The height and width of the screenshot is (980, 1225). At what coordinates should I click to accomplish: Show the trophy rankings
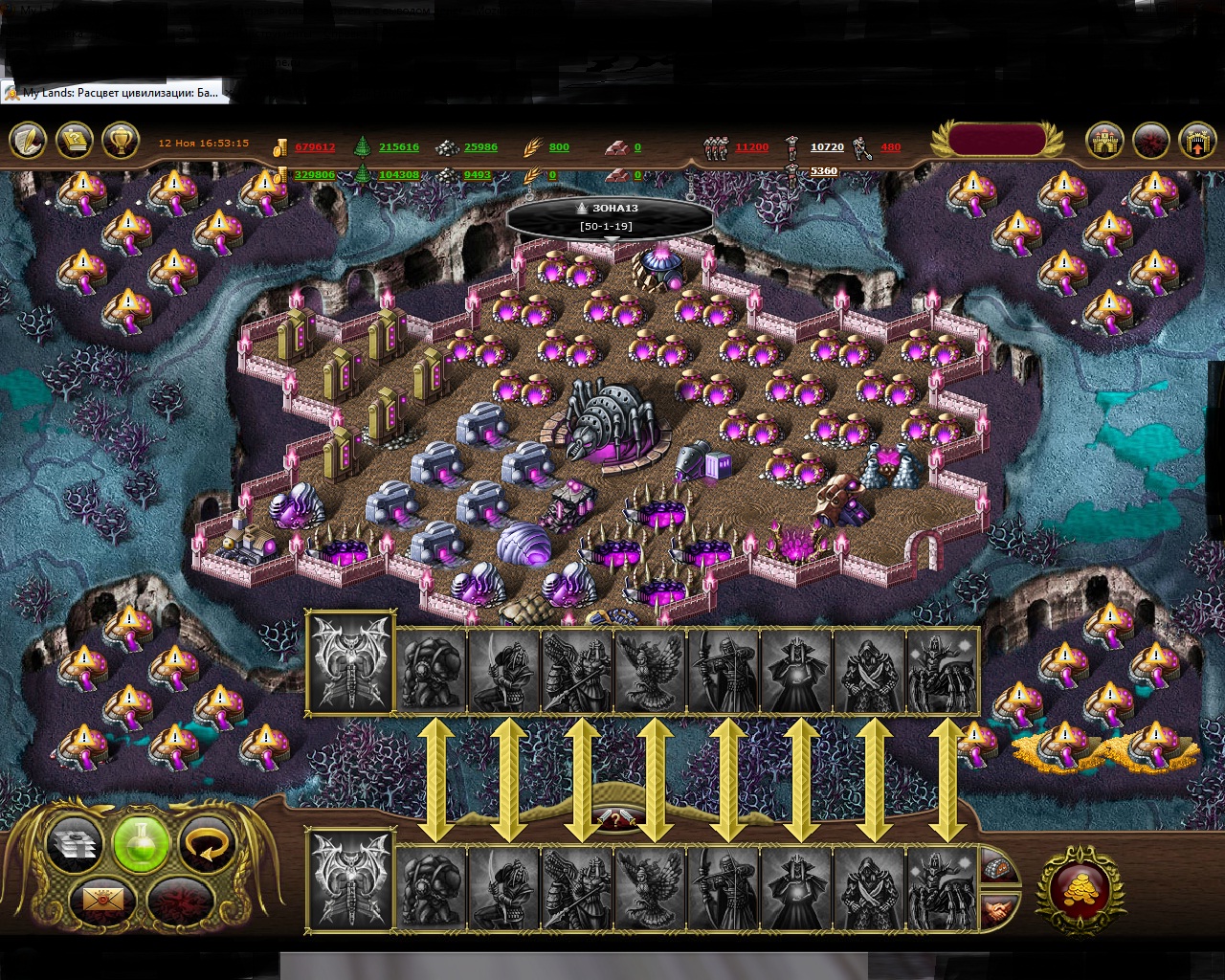click(121, 142)
